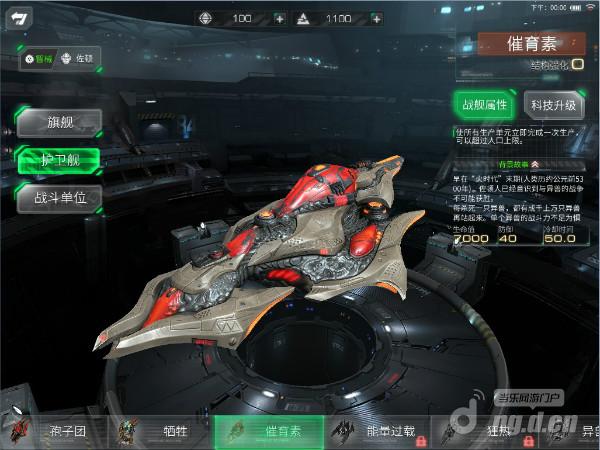The width and height of the screenshot is (600, 450).
Task: Switch to the 智械 faction toggle
Action: [x=39, y=59]
